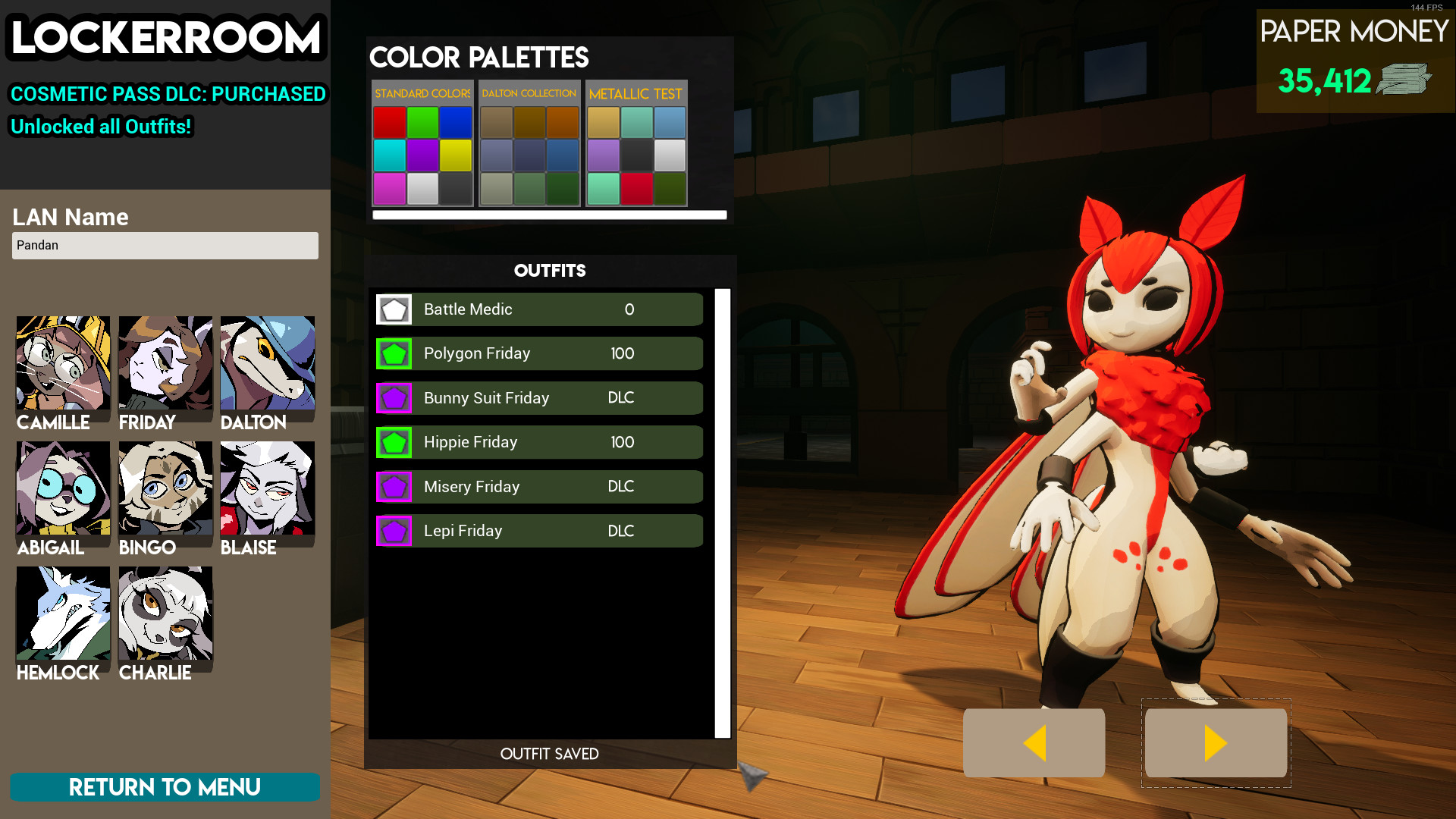
Task: Click the Return to Menu button
Action: 165,787
